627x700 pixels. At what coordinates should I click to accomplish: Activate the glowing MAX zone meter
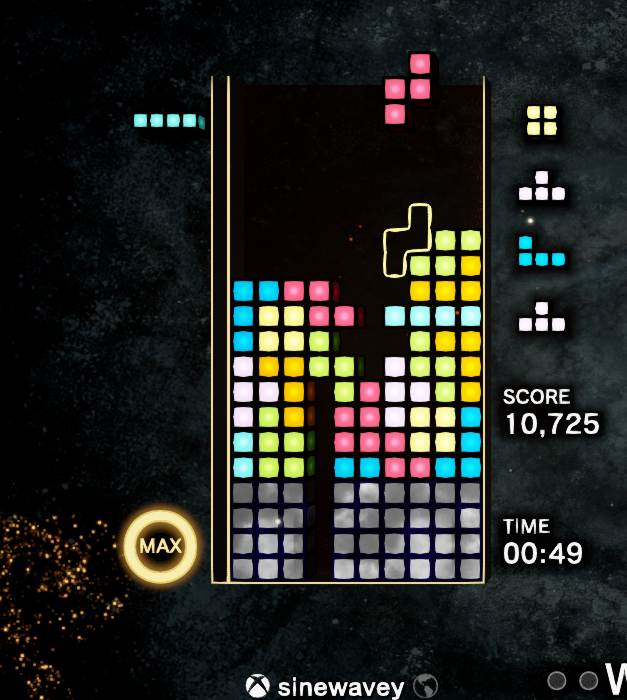point(160,546)
